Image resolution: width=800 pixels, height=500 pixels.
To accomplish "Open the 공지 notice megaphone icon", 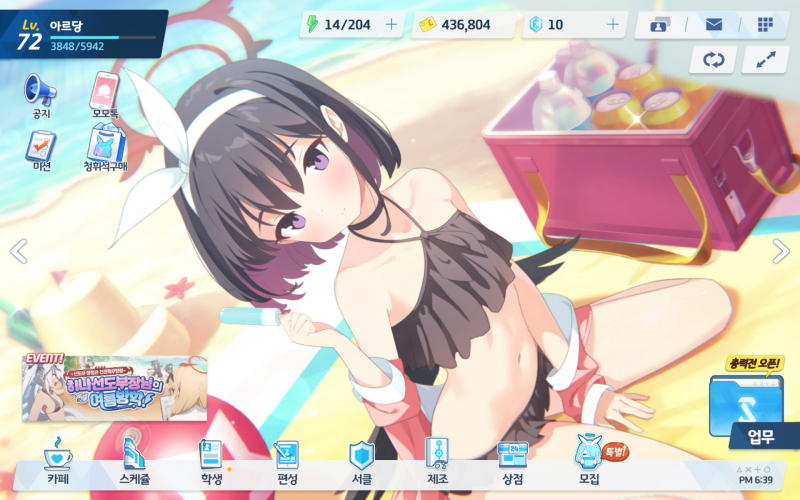I will 41,92.
